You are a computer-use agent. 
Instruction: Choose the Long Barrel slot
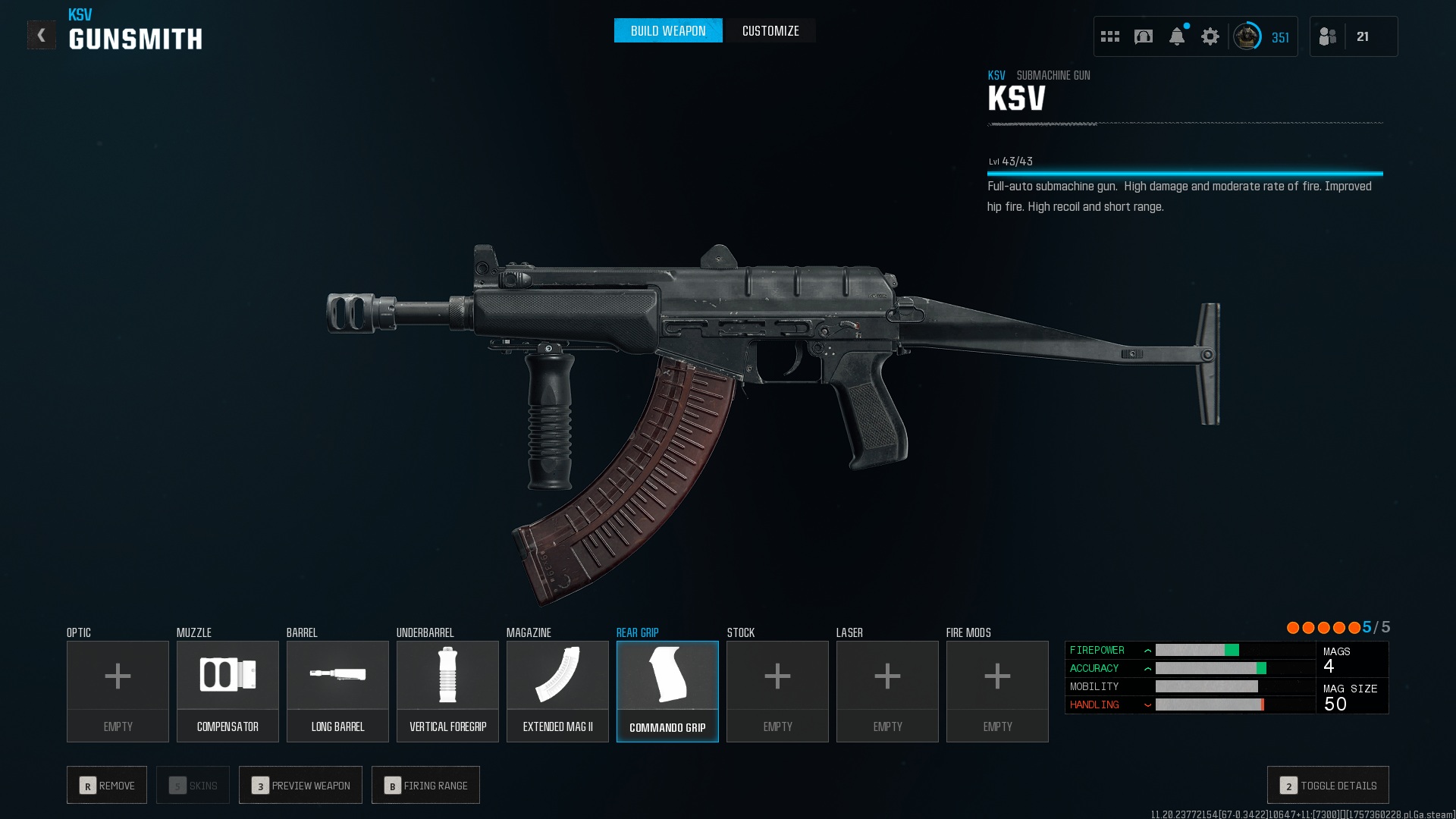click(337, 691)
